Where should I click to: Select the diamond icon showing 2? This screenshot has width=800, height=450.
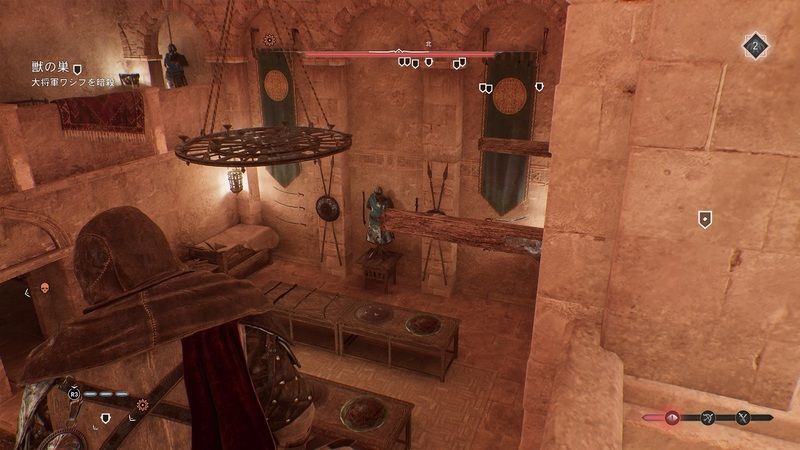click(756, 45)
